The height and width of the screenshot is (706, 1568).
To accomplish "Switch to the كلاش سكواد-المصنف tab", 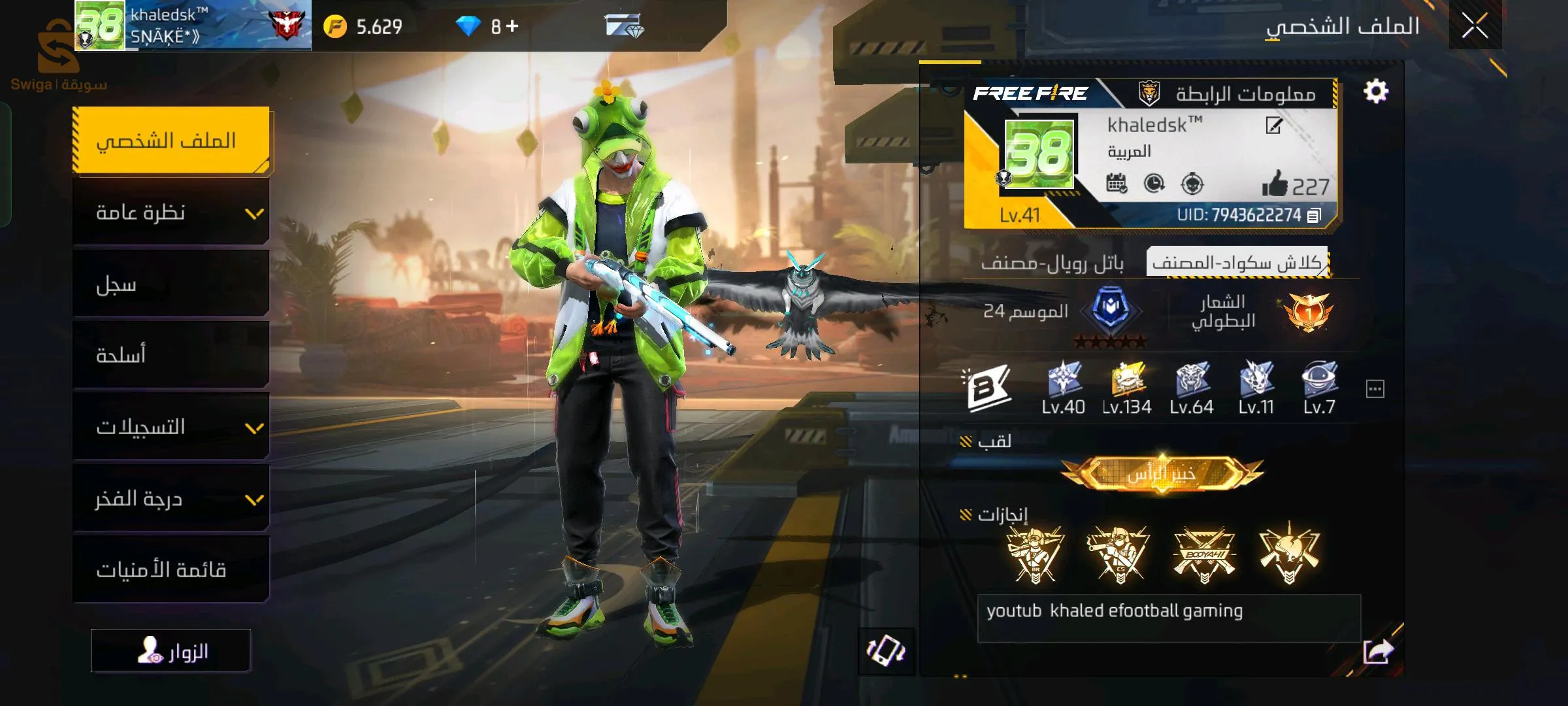I will [1237, 263].
